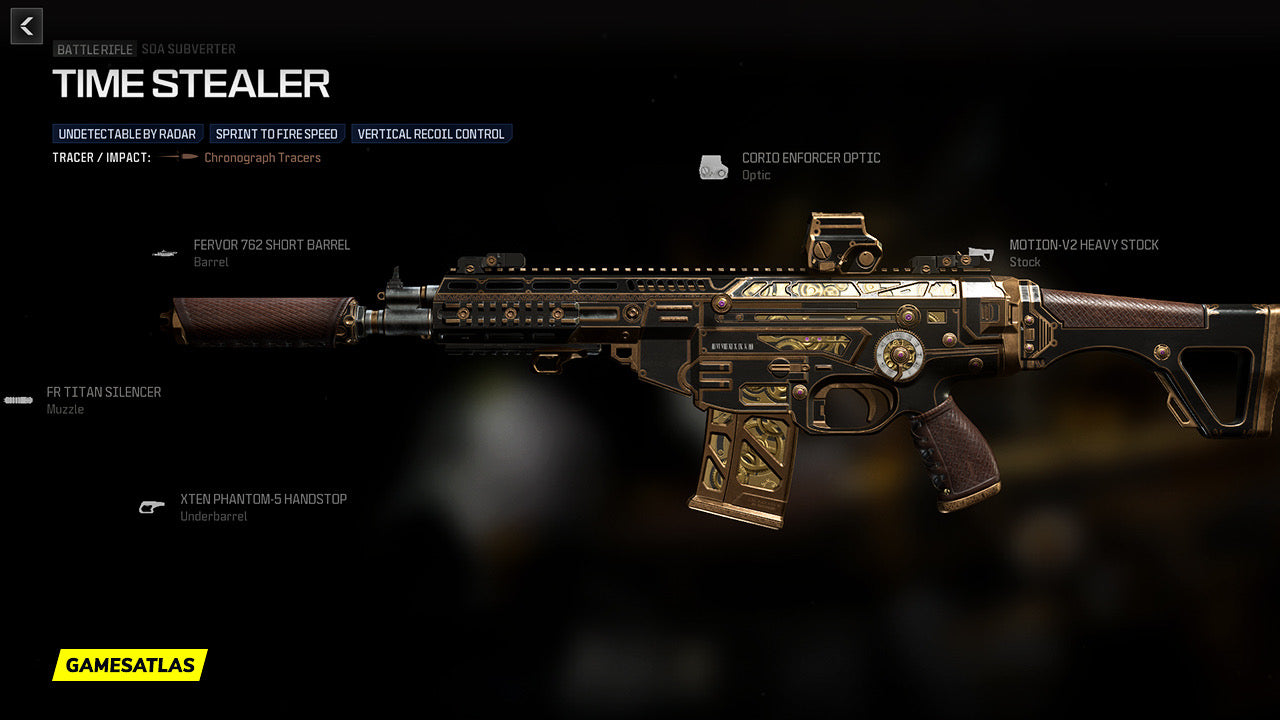Viewport: 1280px width, 720px height.
Task: Select the Sprint to Fire Speed tag
Action: tap(277, 134)
